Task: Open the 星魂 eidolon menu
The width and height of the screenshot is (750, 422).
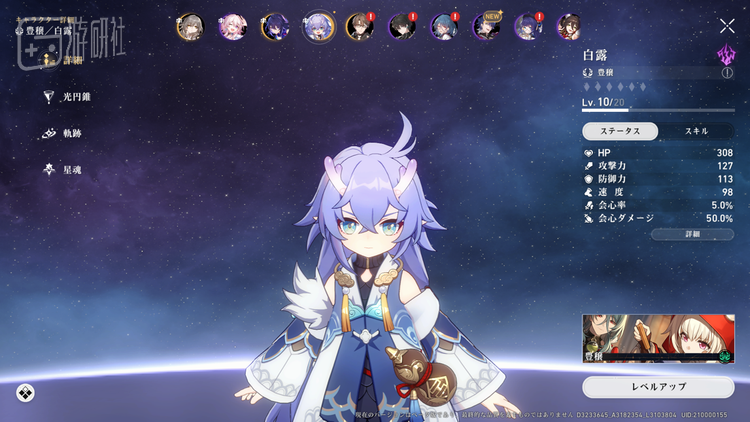Action: (66, 170)
